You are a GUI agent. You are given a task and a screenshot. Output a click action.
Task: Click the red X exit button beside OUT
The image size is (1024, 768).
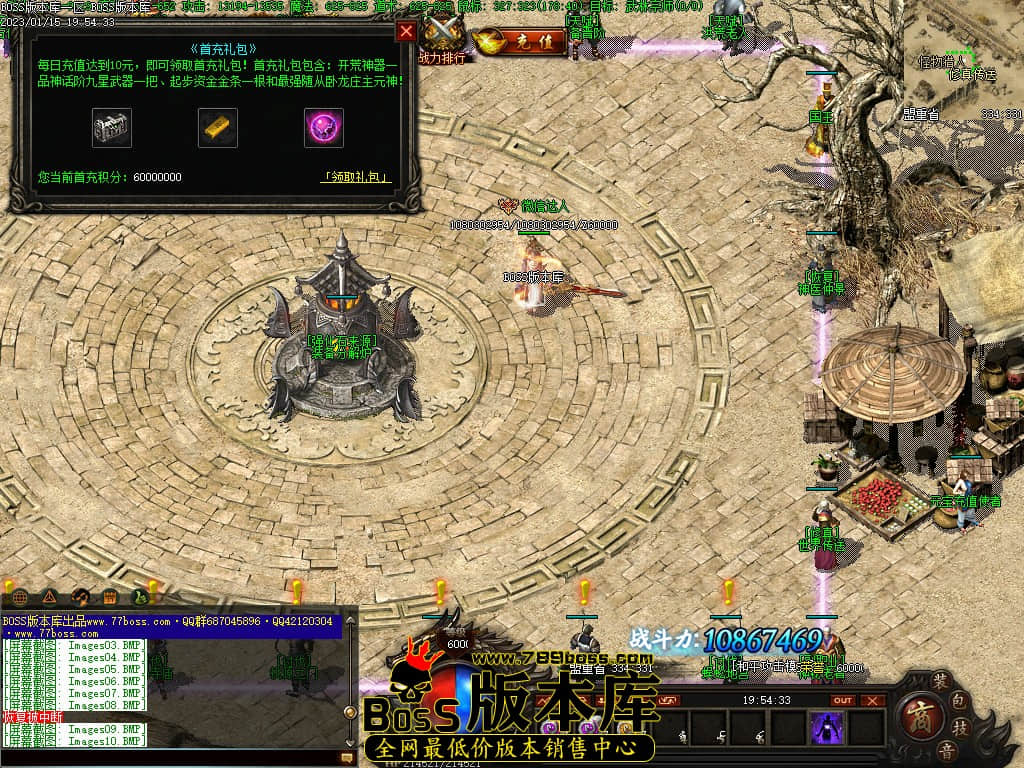tap(873, 700)
